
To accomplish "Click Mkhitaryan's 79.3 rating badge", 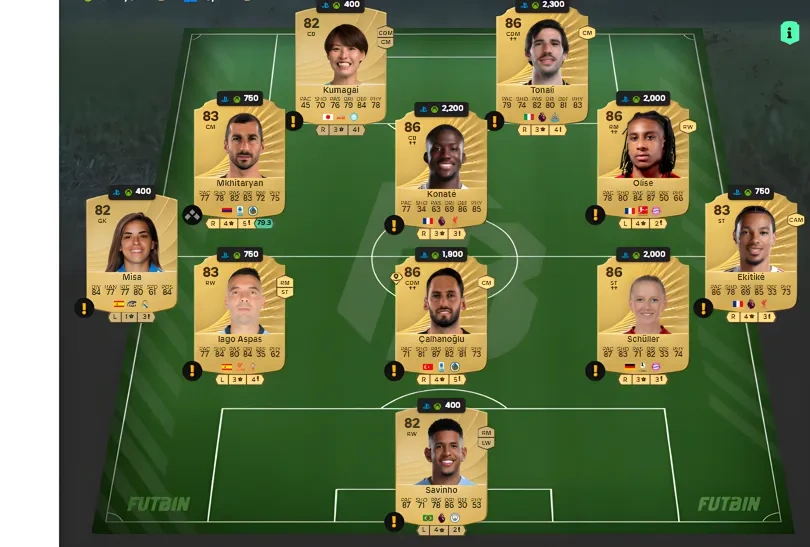I will (x=264, y=223).
